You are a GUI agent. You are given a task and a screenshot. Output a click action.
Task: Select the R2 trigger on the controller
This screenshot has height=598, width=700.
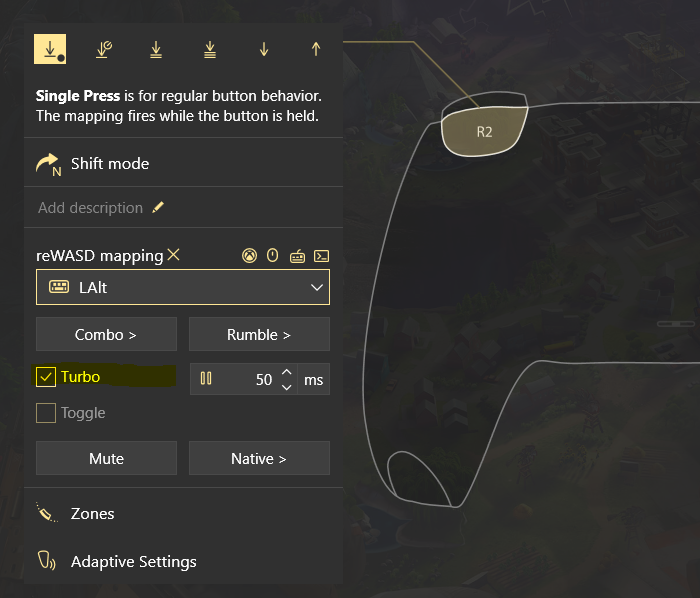click(484, 131)
